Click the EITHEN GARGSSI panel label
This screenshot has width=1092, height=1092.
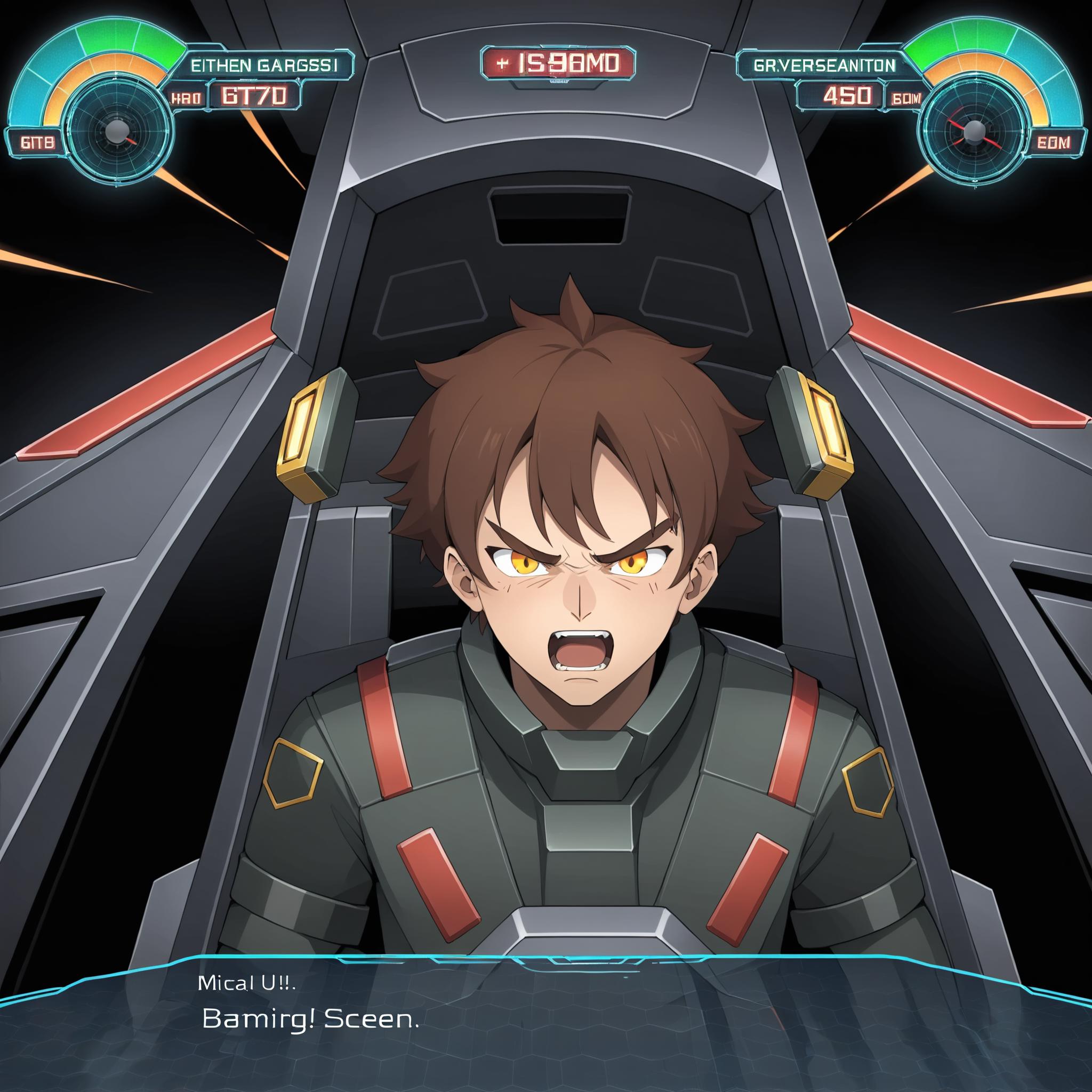point(264,65)
